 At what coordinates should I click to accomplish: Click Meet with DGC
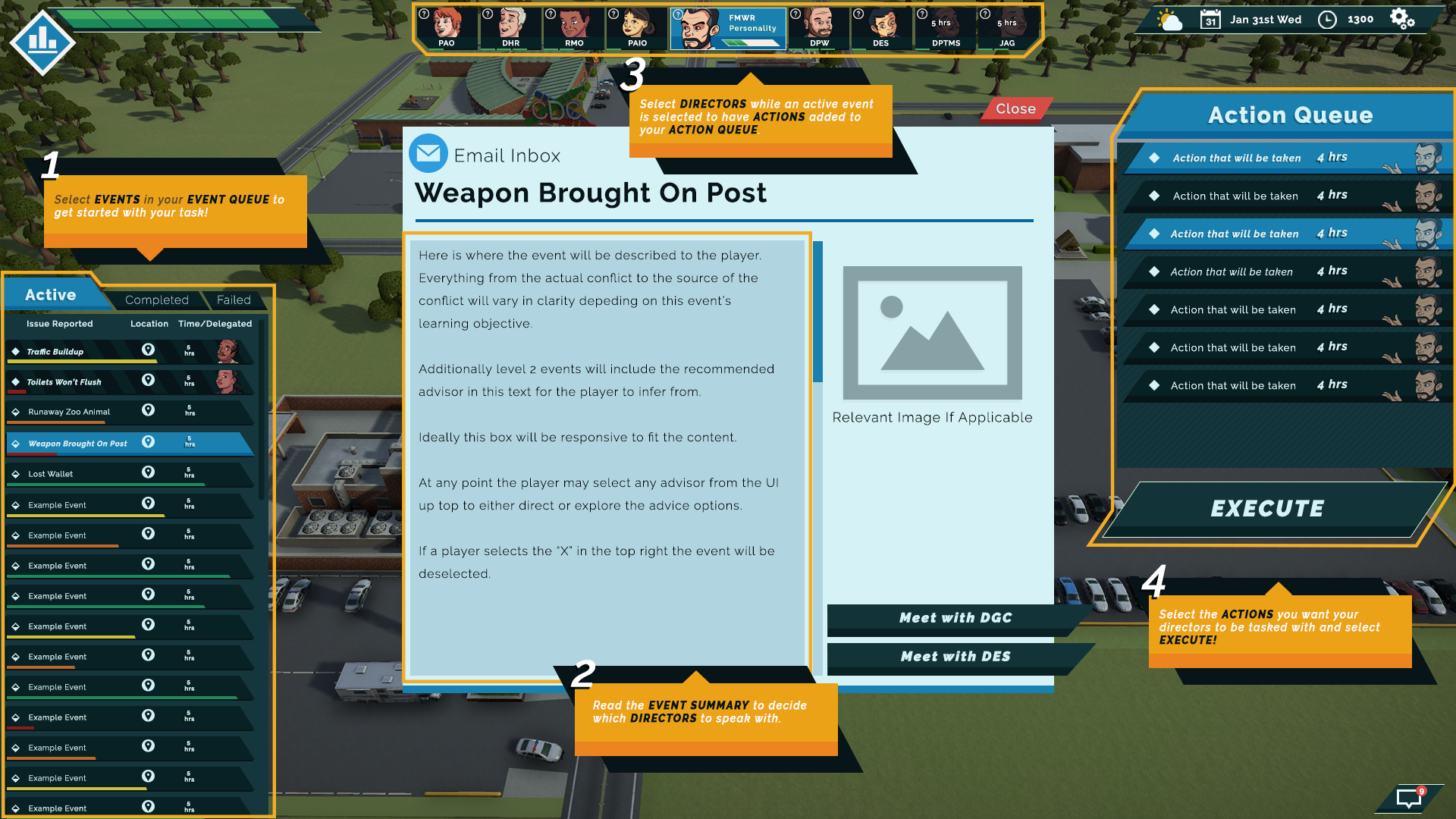coord(955,618)
